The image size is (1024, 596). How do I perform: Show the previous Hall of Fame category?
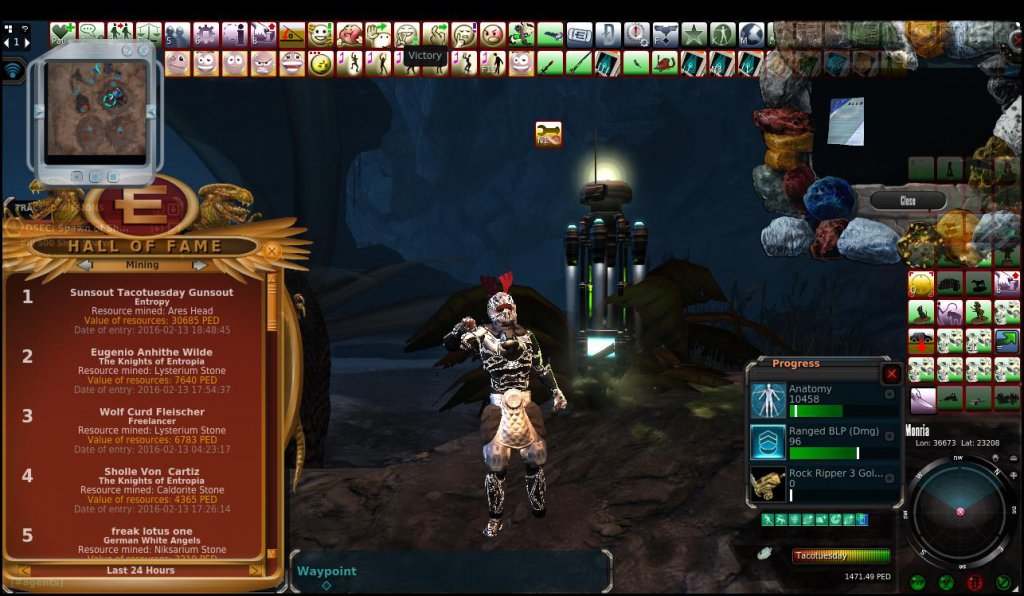pos(85,265)
